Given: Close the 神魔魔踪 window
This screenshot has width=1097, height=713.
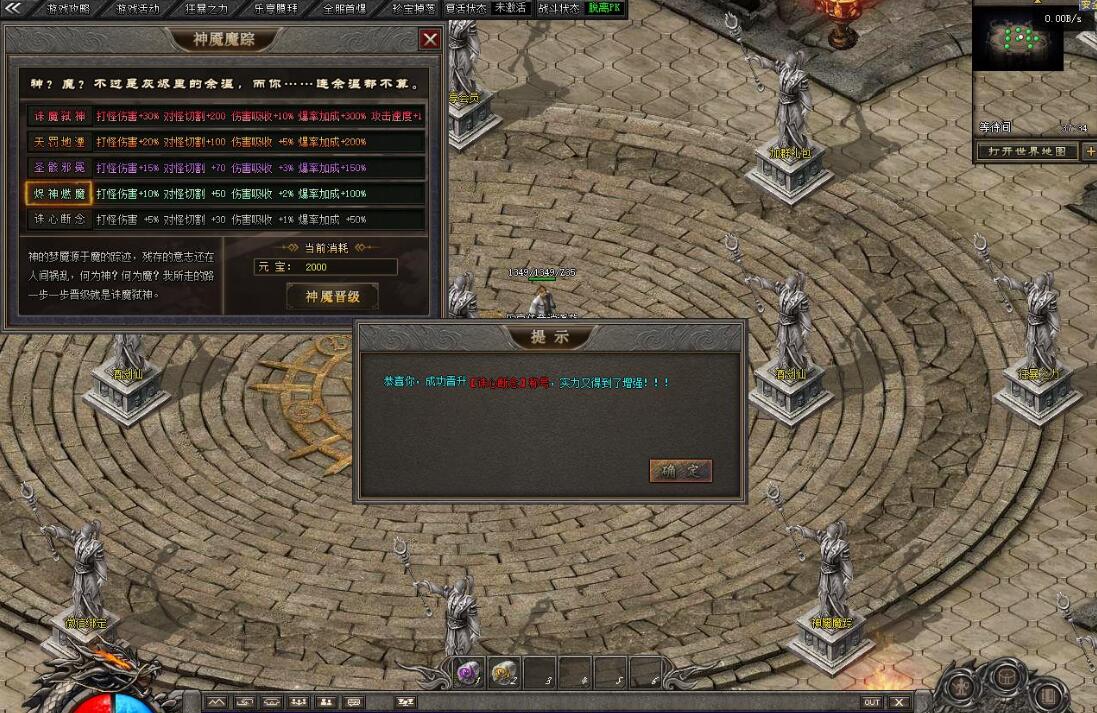Looking at the screenshot, I should (x=430, y=39).
